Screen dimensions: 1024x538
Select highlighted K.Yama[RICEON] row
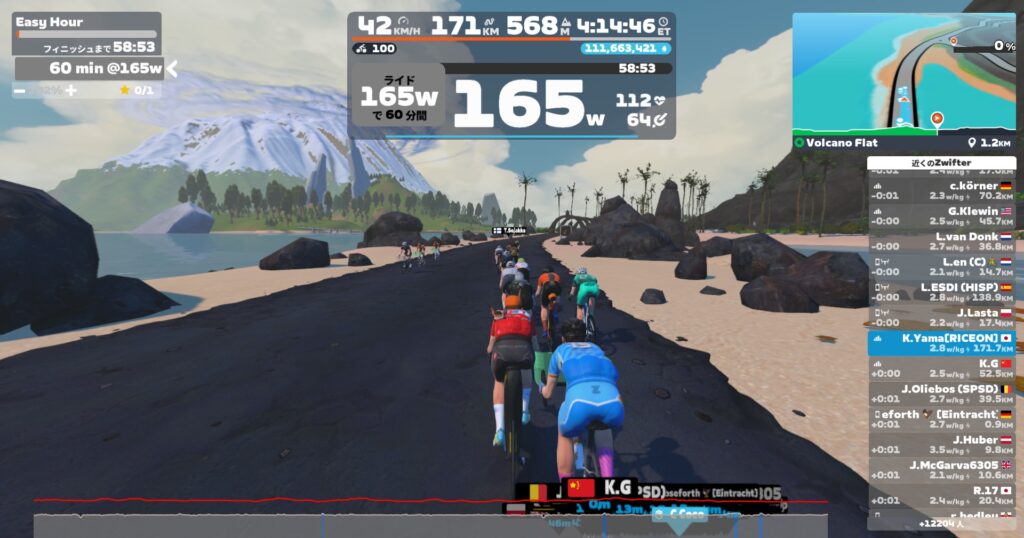(x=941, y=343)
